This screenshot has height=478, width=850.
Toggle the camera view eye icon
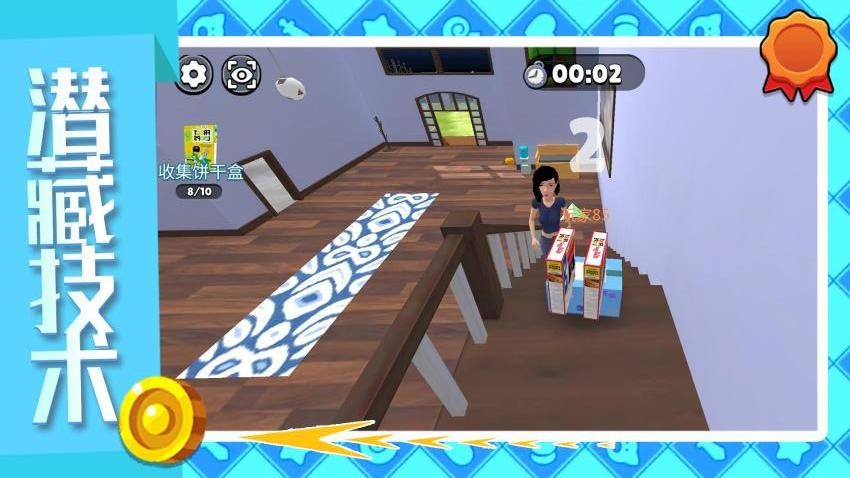(x=240, y=74)
